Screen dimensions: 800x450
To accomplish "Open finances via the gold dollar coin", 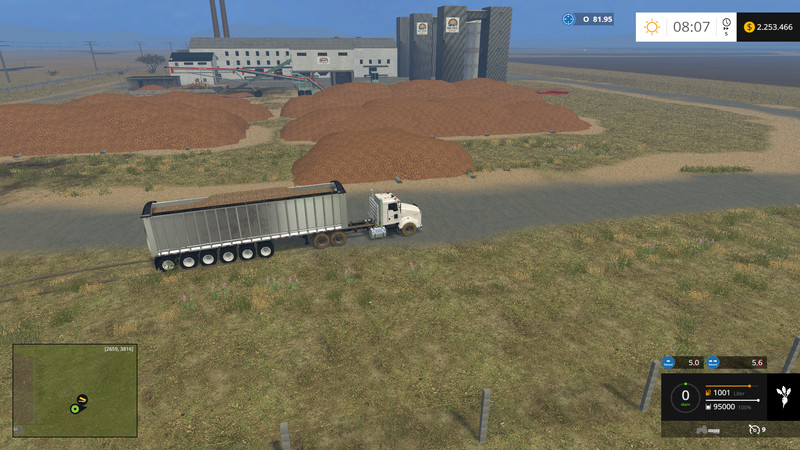I will click(x=749, y=27).
